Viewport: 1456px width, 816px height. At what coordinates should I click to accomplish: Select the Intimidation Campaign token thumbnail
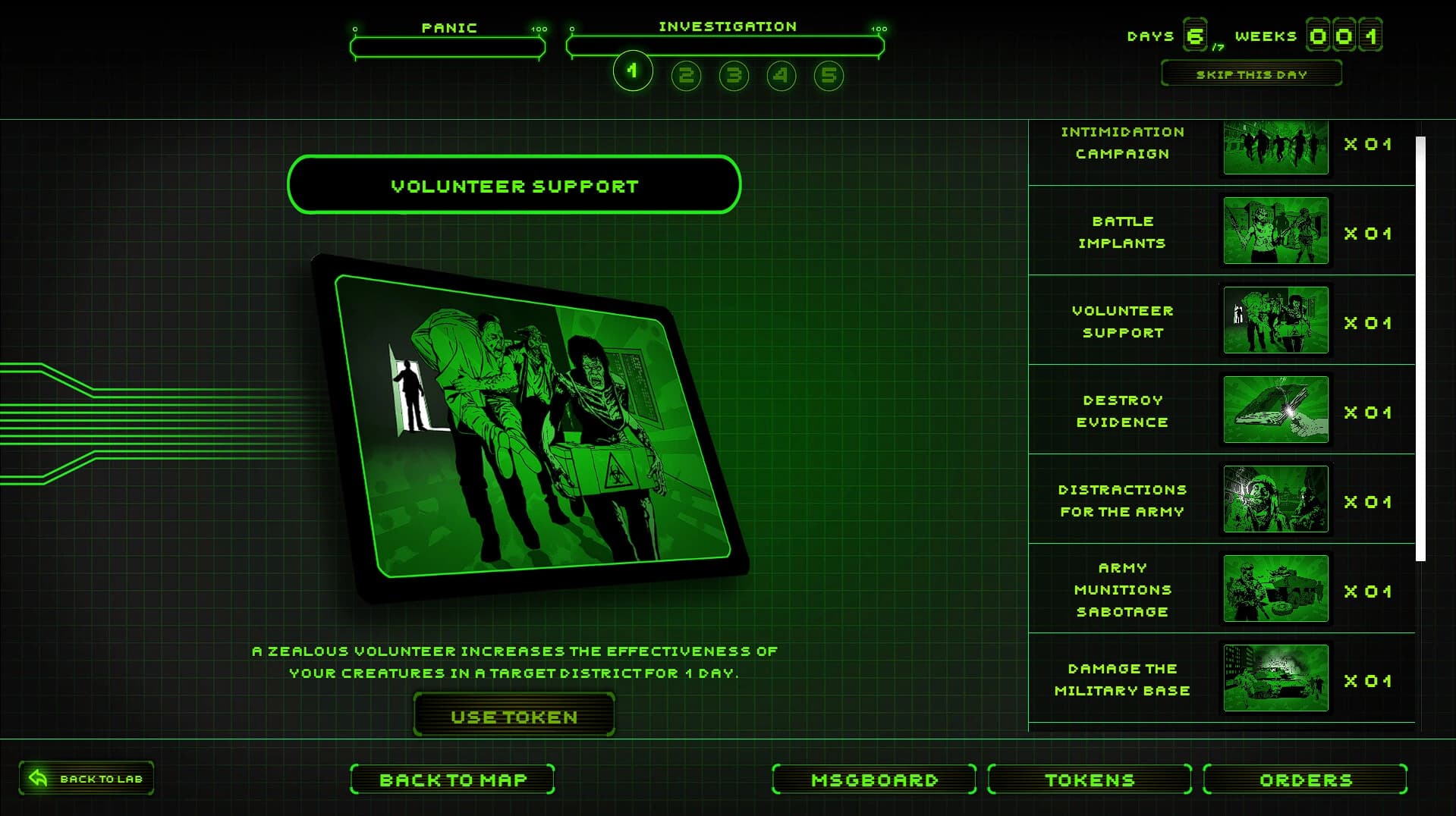coord(1274,146)
